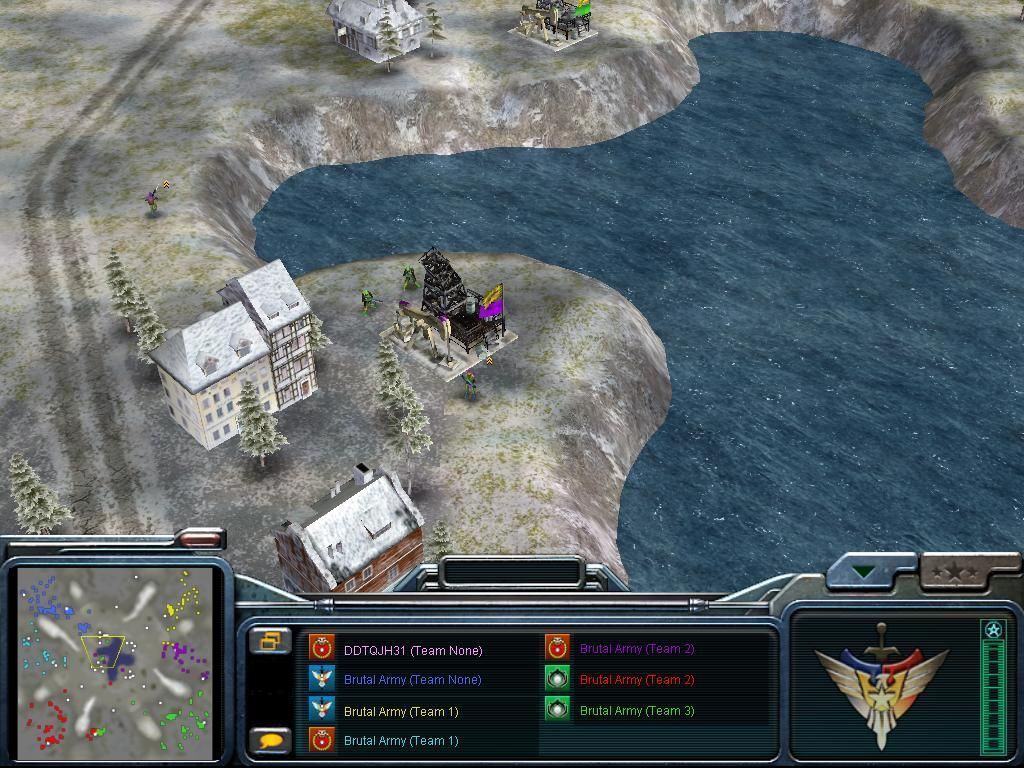Select green Brutal Army (Team 3) player
Screen dimensions: 1024x768
636,711
